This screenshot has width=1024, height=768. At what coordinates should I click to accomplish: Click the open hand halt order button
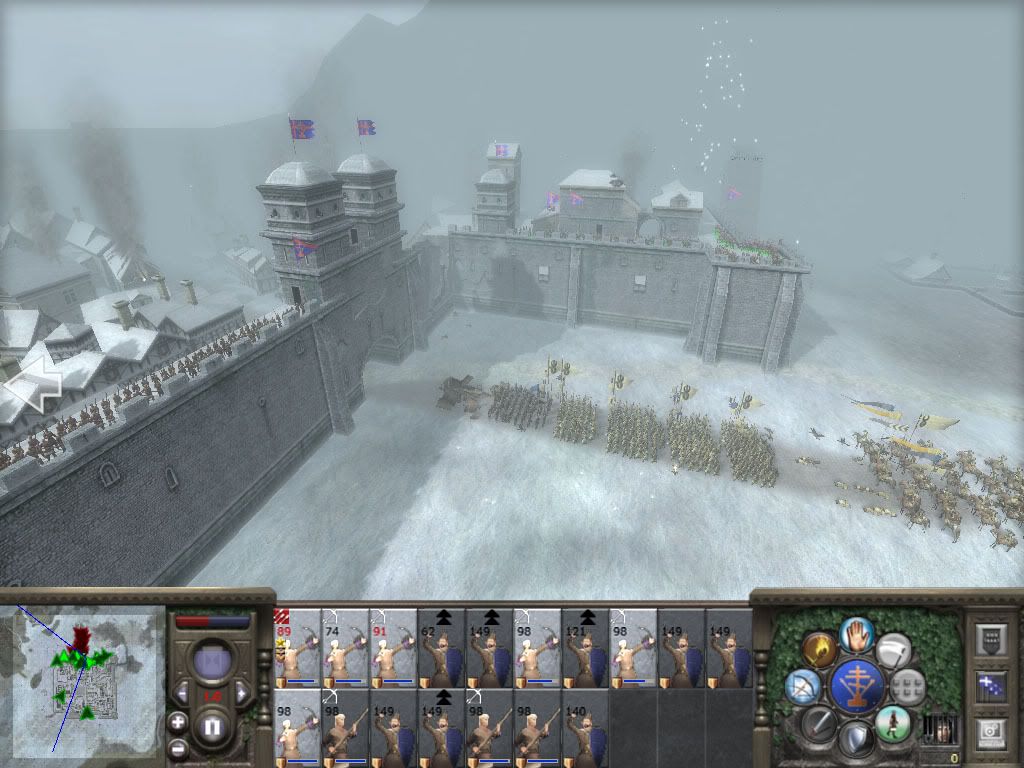(857, 633)
